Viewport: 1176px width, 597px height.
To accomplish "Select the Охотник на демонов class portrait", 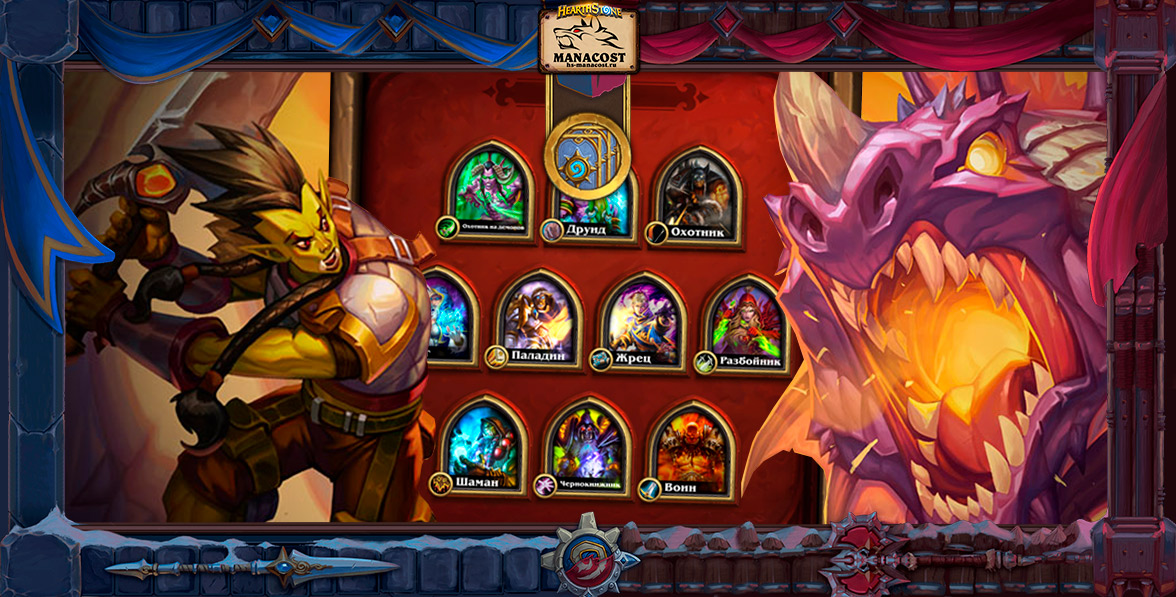I will (x=488, y=190).
